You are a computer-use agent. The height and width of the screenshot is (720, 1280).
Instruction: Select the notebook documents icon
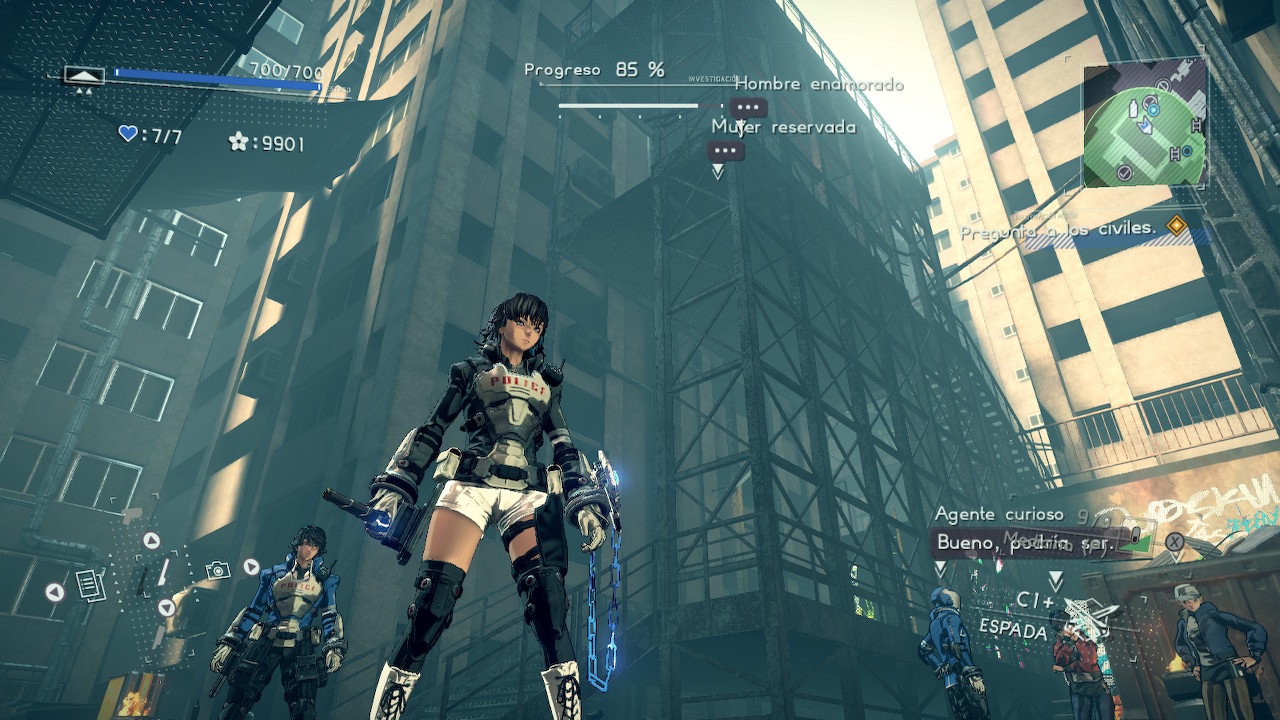point(90,584)
